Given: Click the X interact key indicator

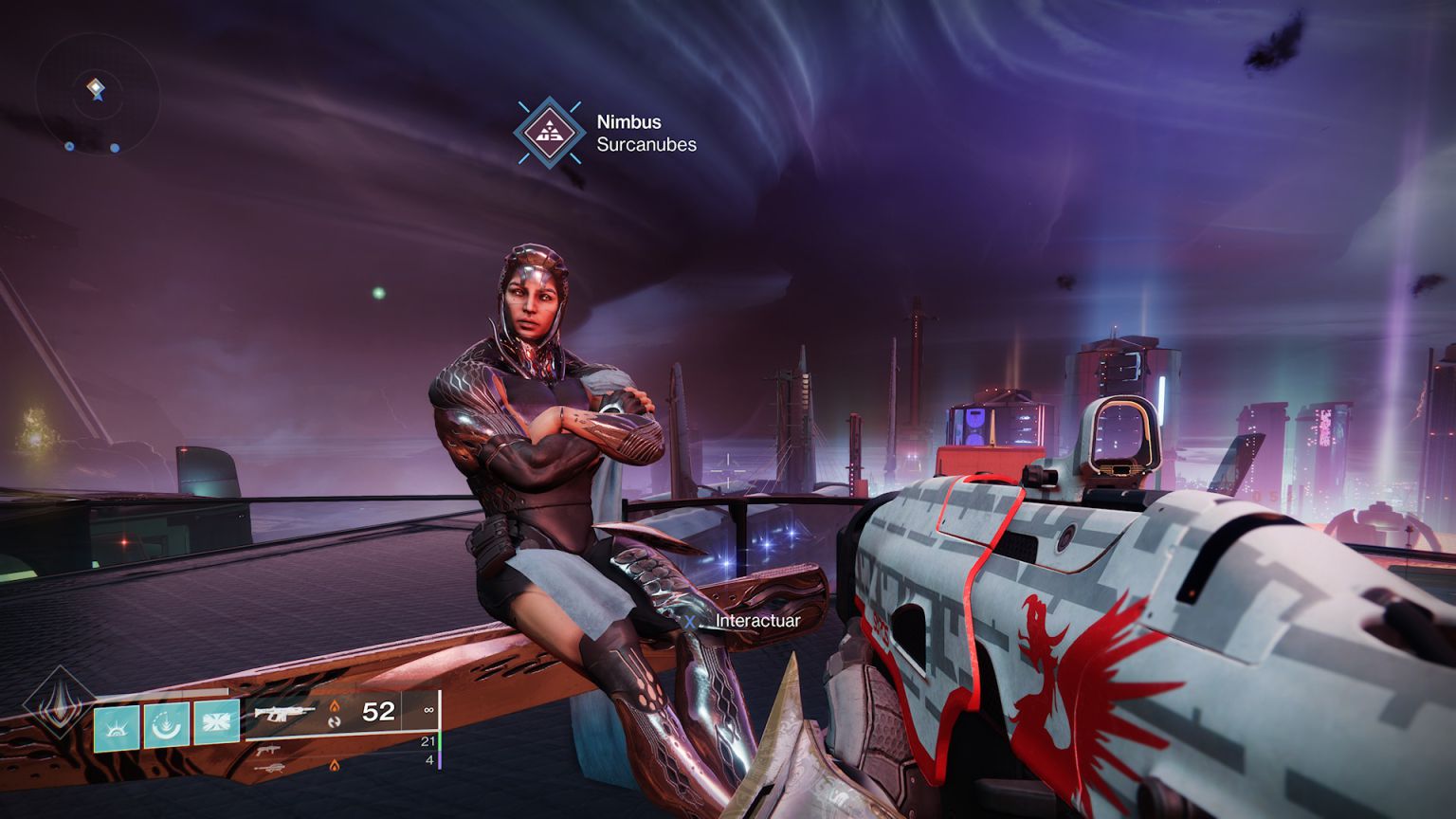Looking at the screenshot, I should pyautogui.click(x=689, y=620).
